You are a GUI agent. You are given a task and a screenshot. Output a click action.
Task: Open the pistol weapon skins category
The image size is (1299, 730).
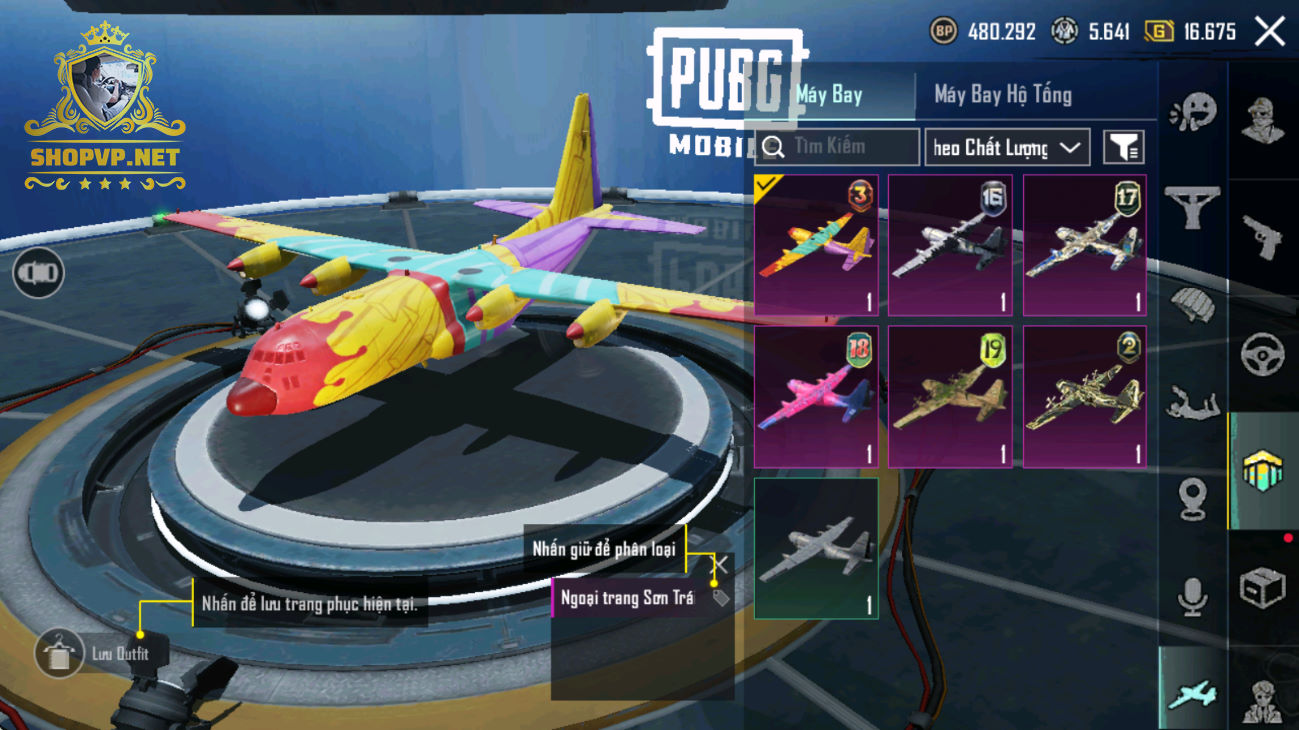[1262, 238]
